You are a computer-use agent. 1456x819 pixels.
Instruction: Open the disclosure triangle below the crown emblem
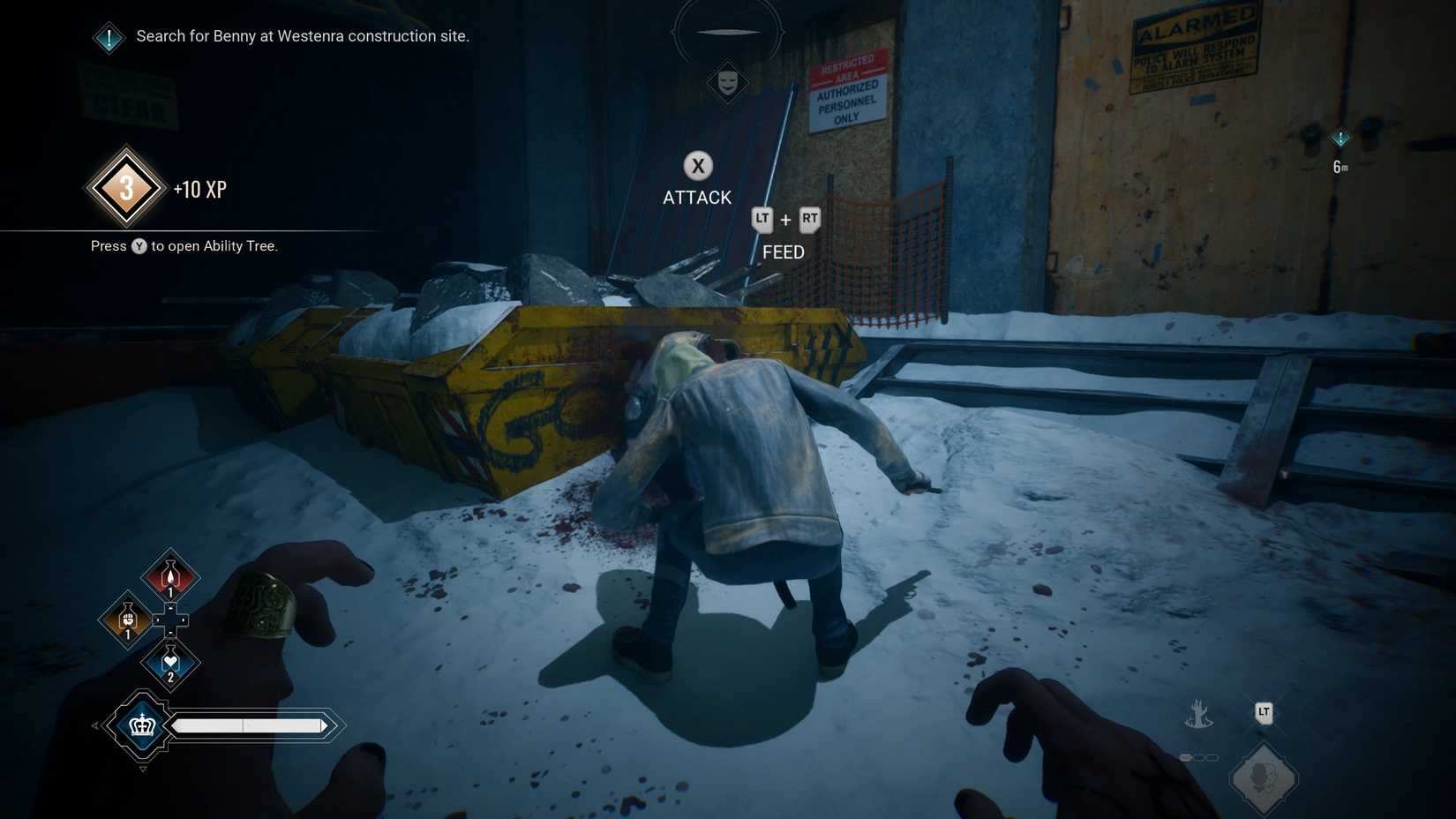pyautogui.click(x=143, y=768)
